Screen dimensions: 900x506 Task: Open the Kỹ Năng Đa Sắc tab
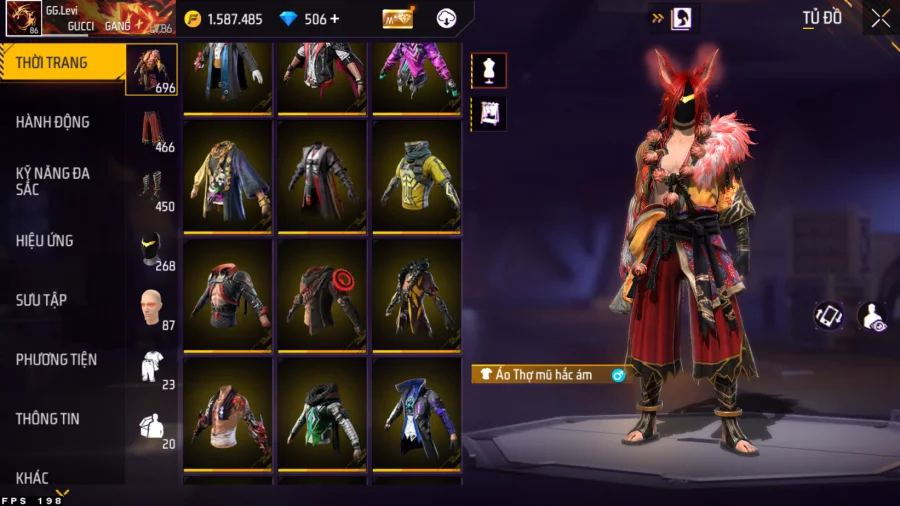coord(53,181)
